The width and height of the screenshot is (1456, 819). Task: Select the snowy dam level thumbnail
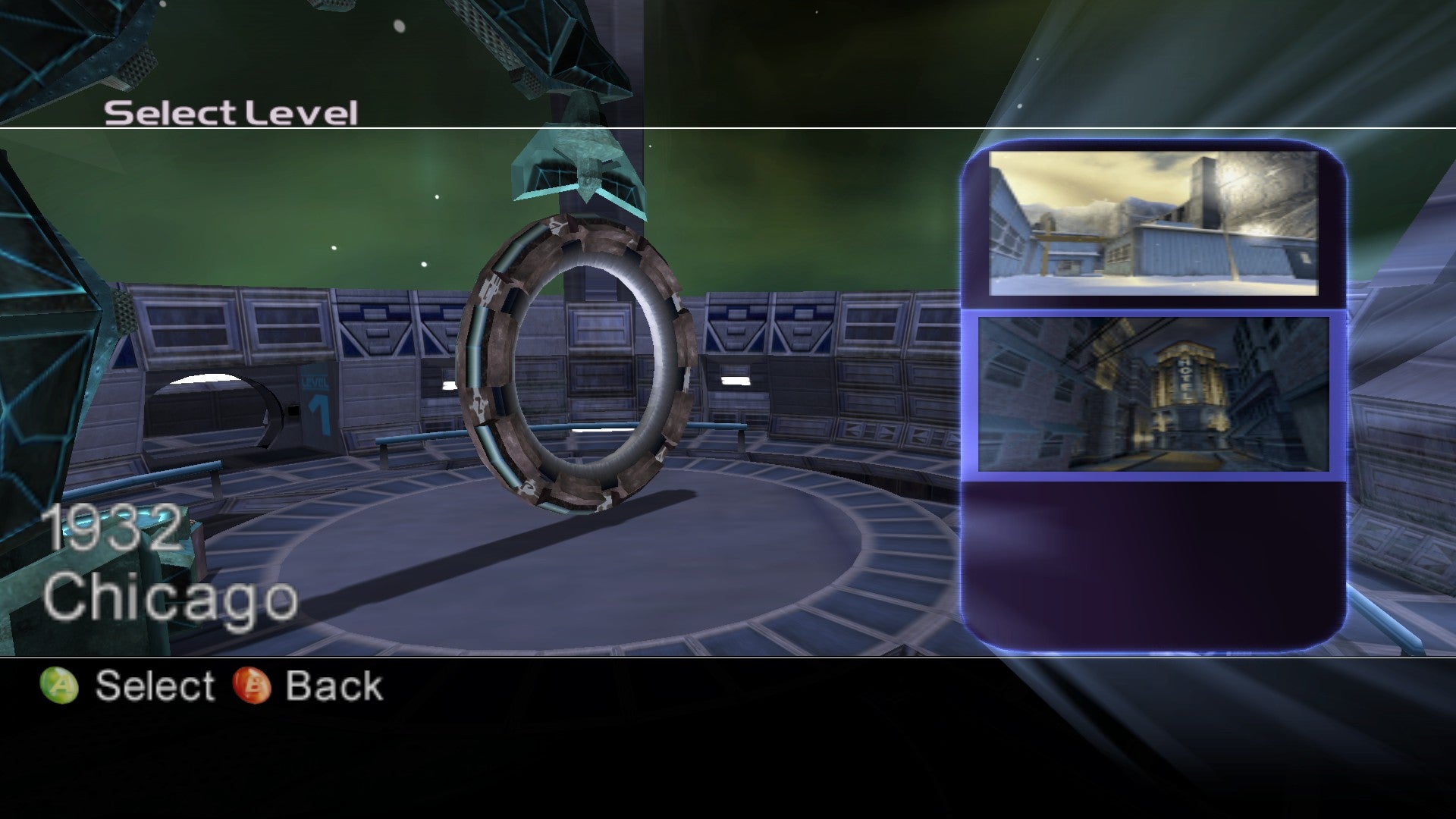1153,223
